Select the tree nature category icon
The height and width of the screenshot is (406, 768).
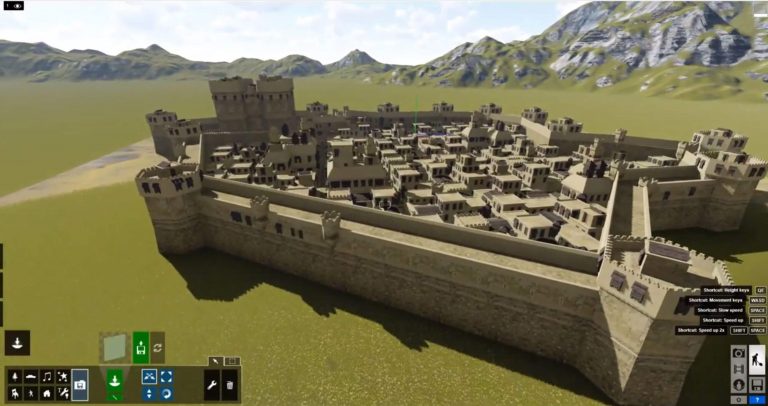pos(15,375)
